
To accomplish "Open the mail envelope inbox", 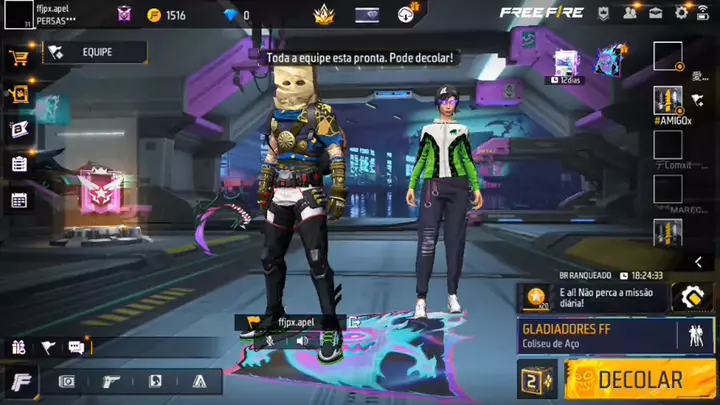I will point(656,13).
